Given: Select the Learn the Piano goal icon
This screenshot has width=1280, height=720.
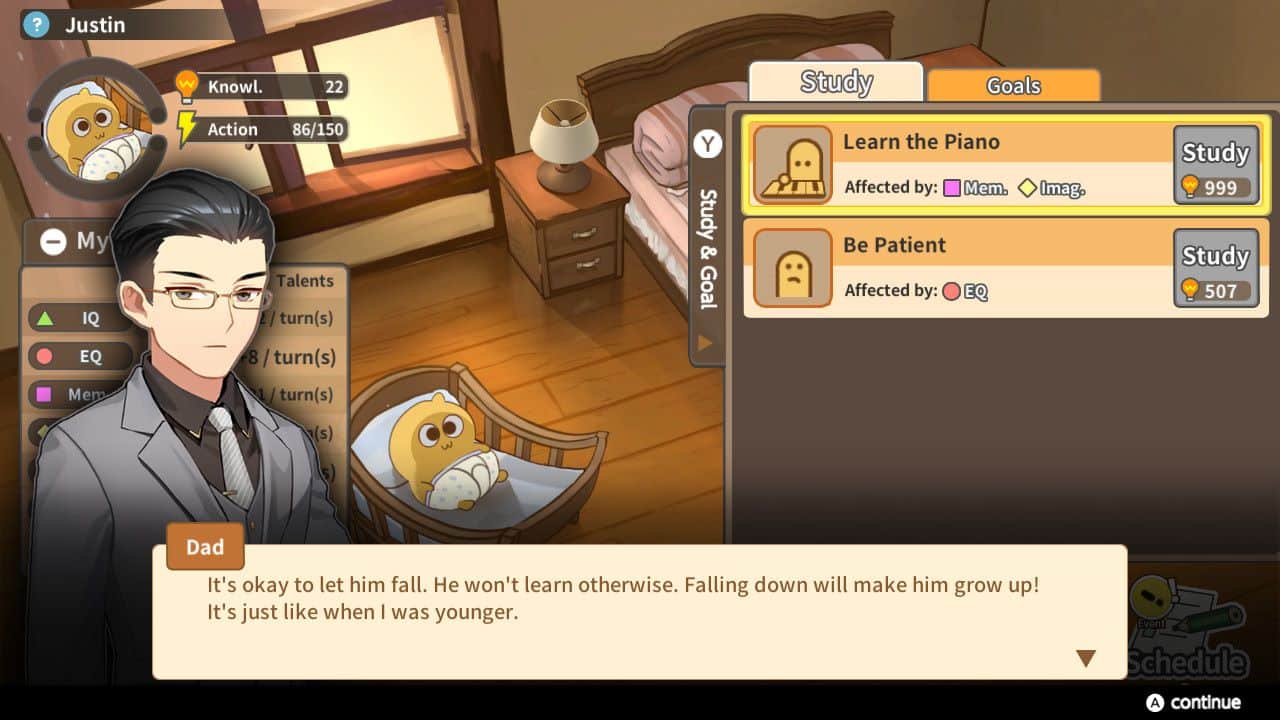Looking at the screenshot, I should (791, 161).
